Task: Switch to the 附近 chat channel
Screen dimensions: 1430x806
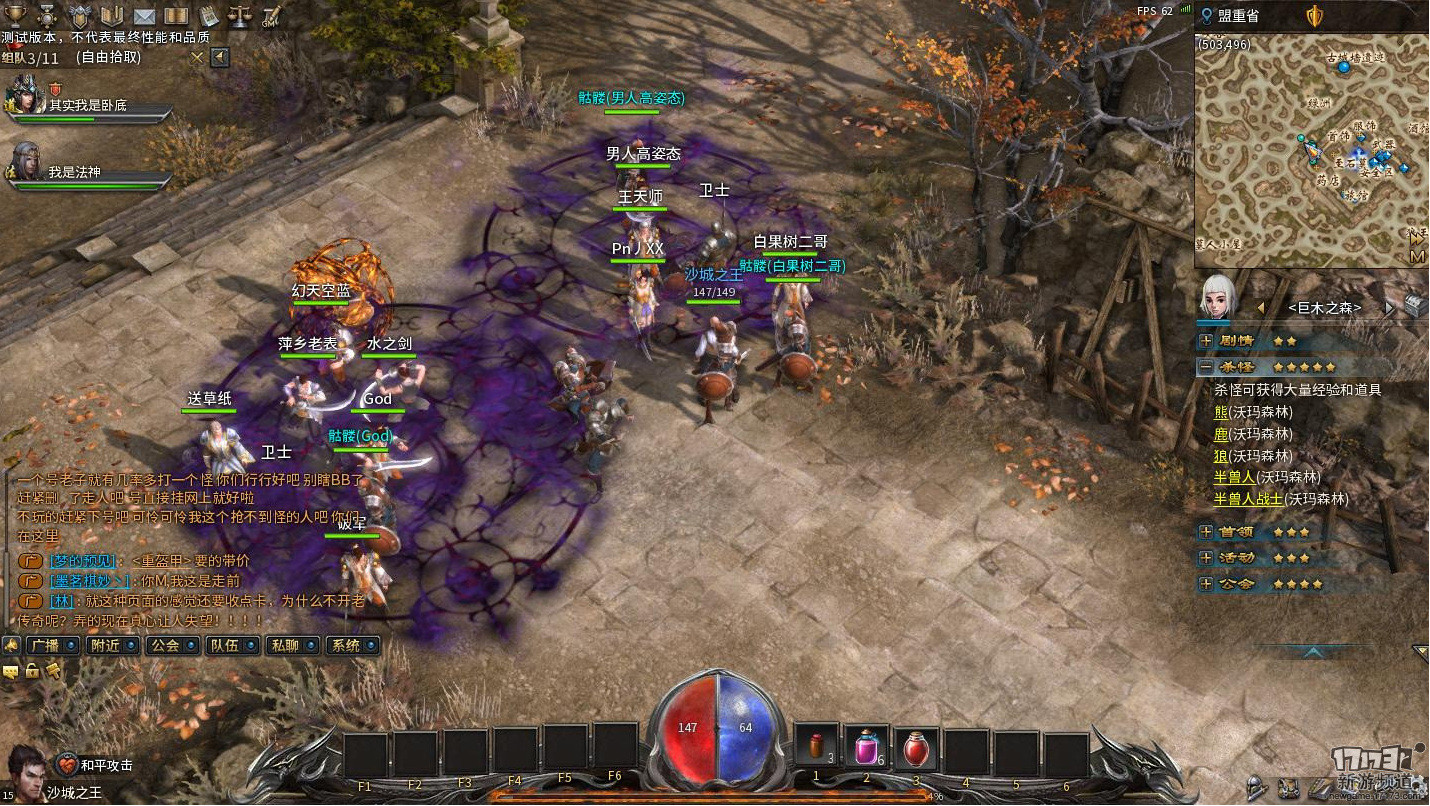Action: point(111,646)
